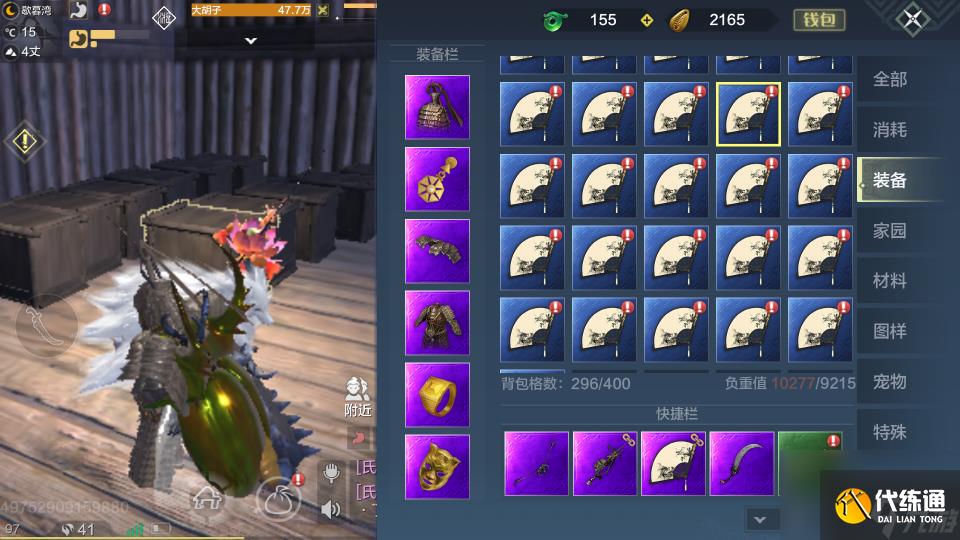Image resolution: width=960 pixels, height=540 pixels.
Task: Select the purple fan quick-slot item
Action: pos(673,464)
